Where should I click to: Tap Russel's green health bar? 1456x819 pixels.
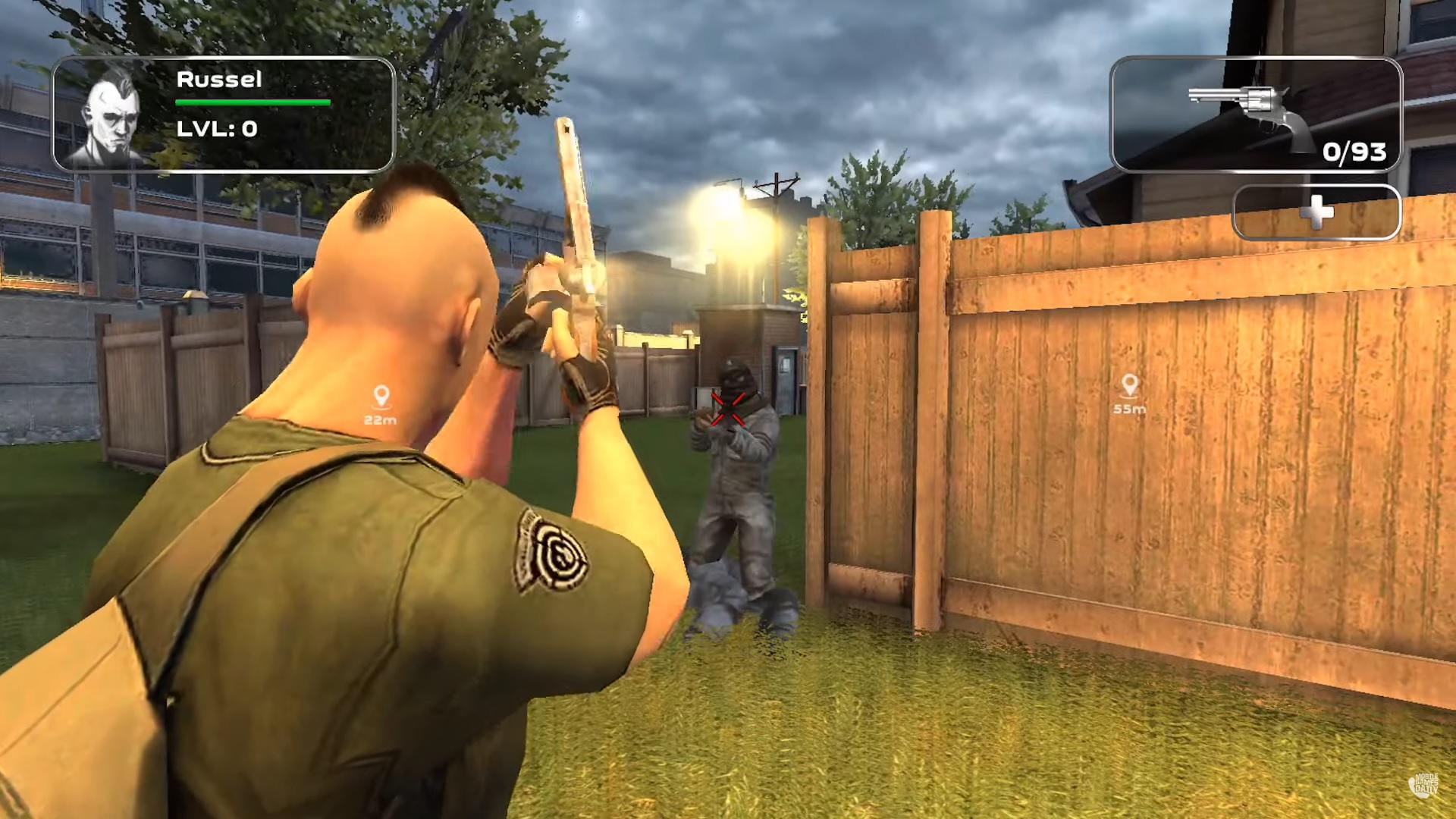[x=252, y=101]
